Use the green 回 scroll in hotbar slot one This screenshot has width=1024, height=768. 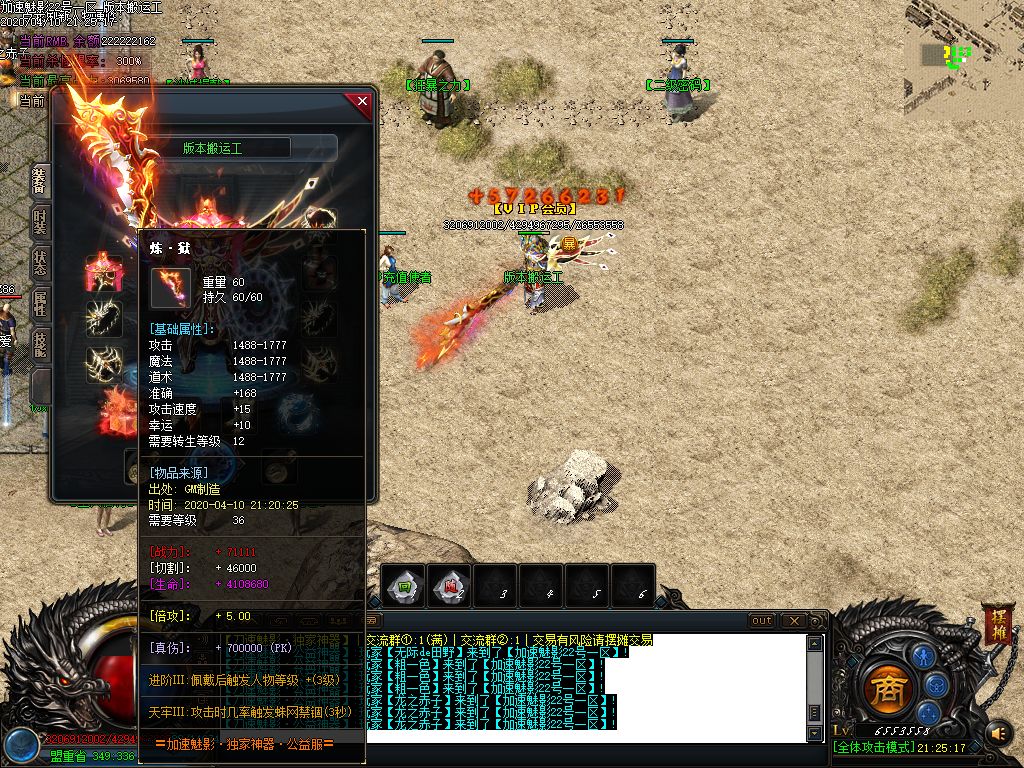click(x=405, y=586)
